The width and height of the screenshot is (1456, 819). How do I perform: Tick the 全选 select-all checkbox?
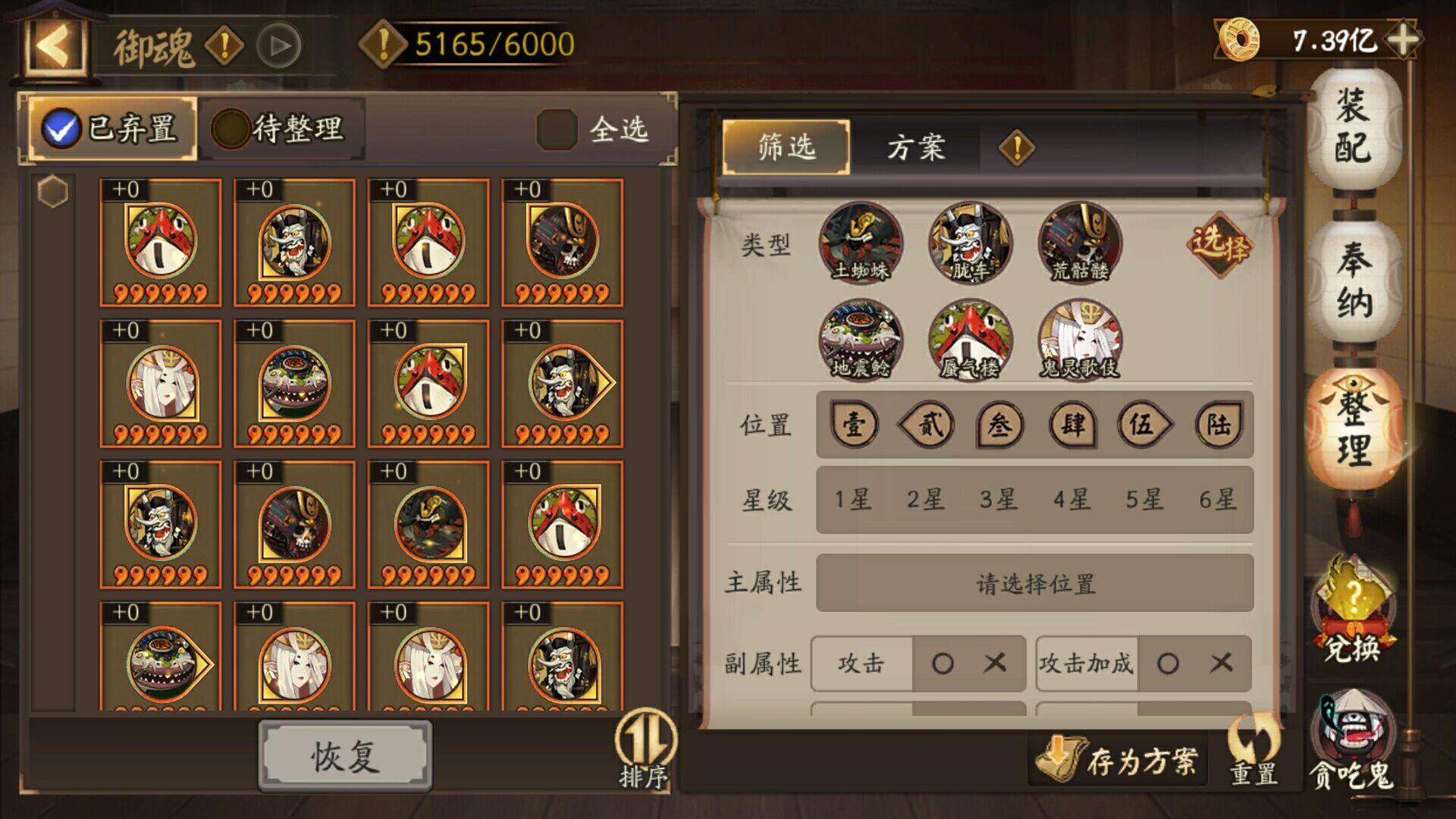557,129
